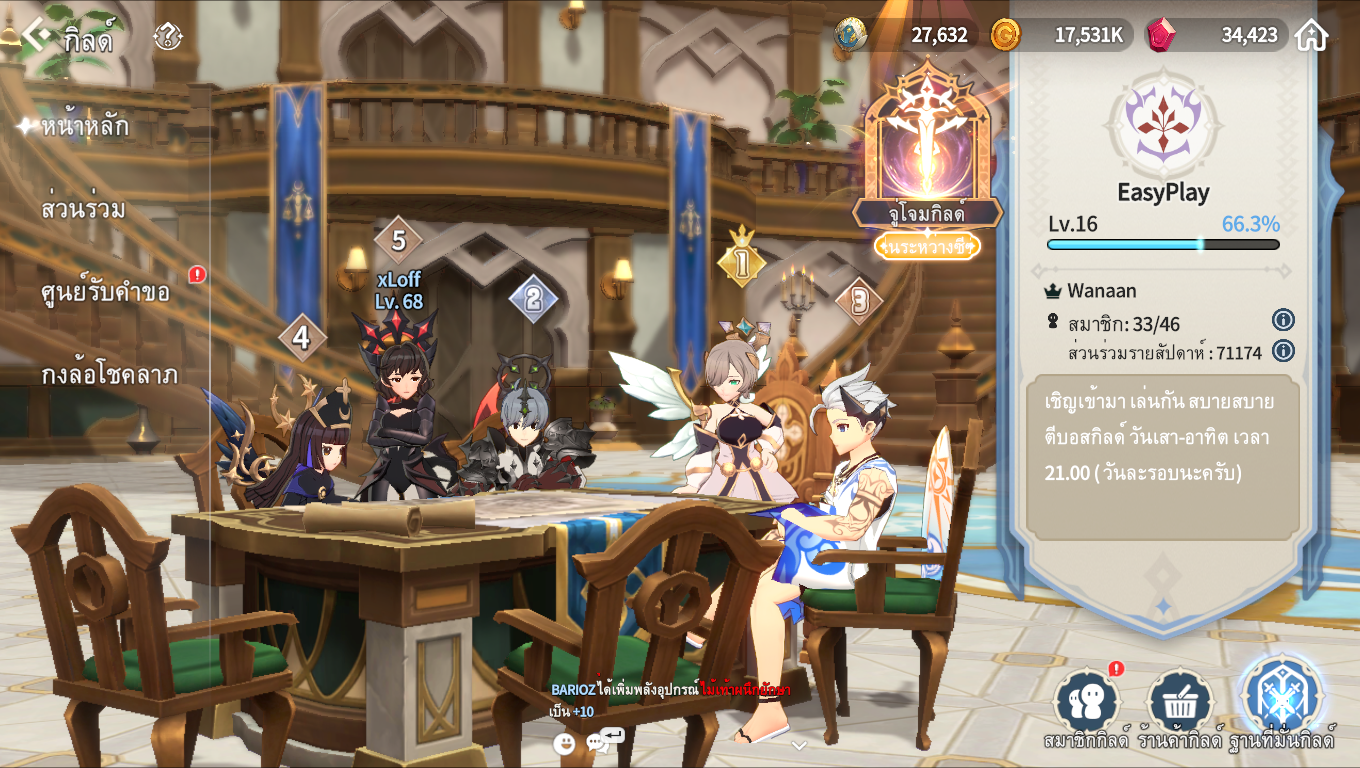This screenshot has width=1360, height=768.
Task: Select the rank 1 crown marker
Action: [x=741, y=260]
